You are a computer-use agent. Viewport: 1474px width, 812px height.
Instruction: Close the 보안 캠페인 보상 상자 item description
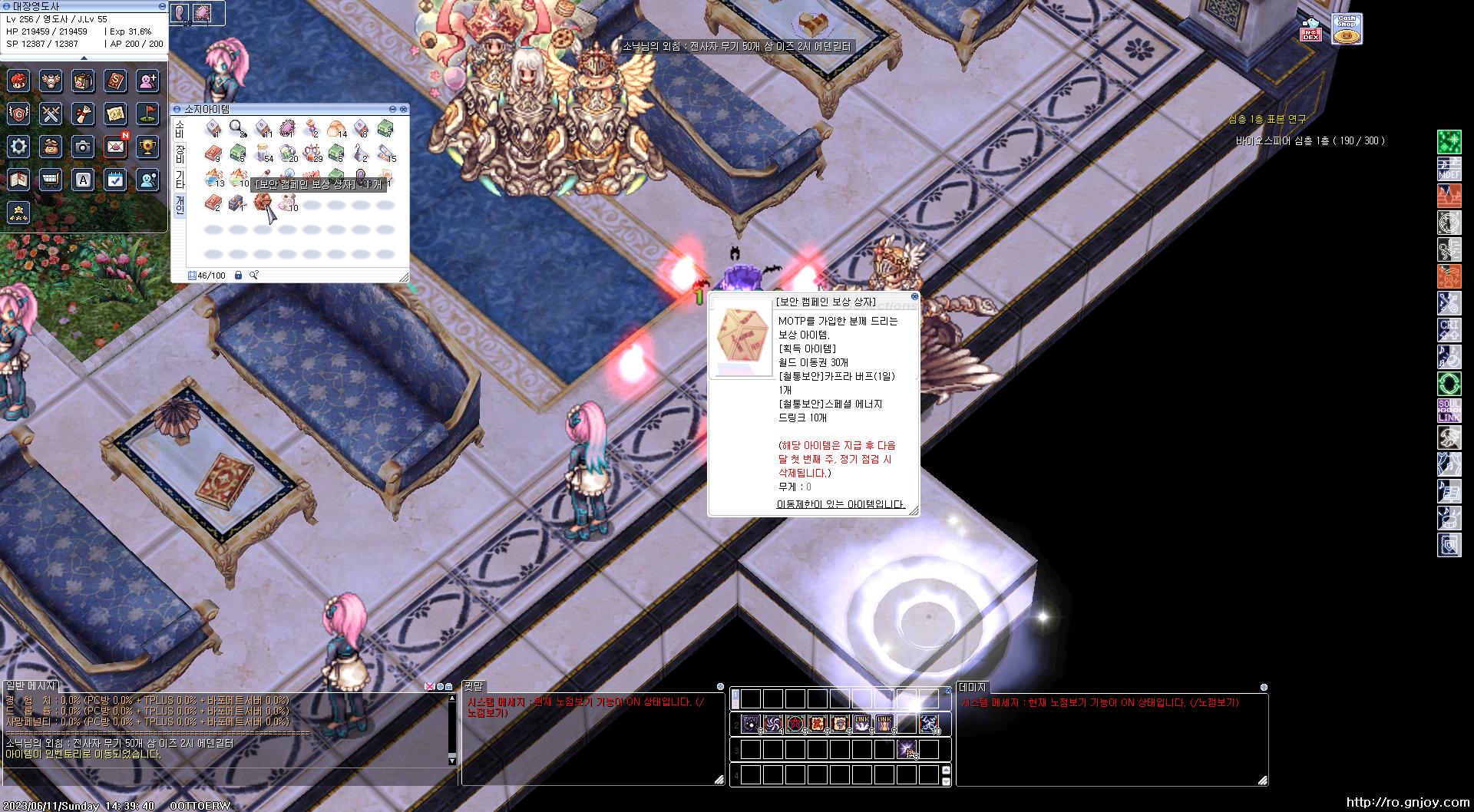(x=914, y=296)
